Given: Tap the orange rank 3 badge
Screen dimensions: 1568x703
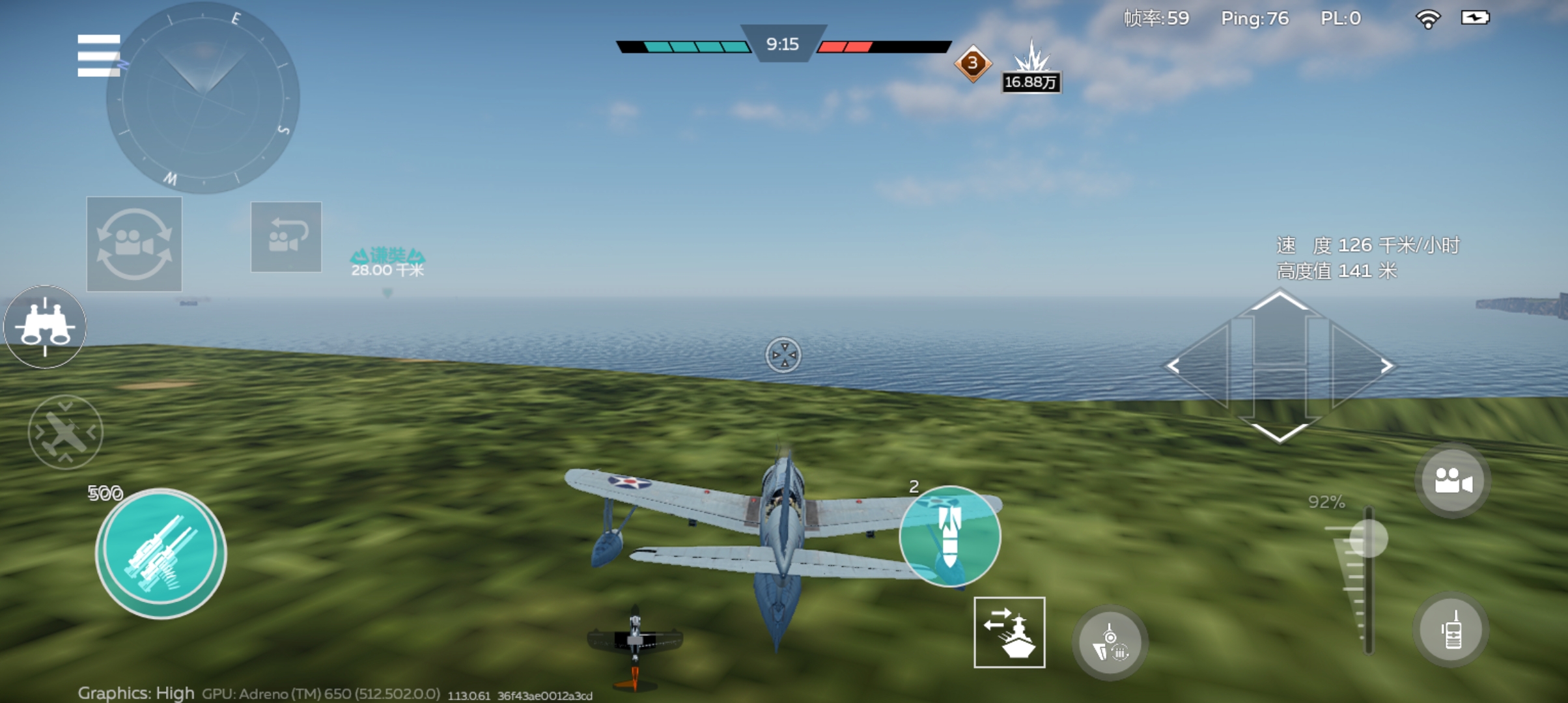Looking at the screenshot, I should (x=972, y=63).
